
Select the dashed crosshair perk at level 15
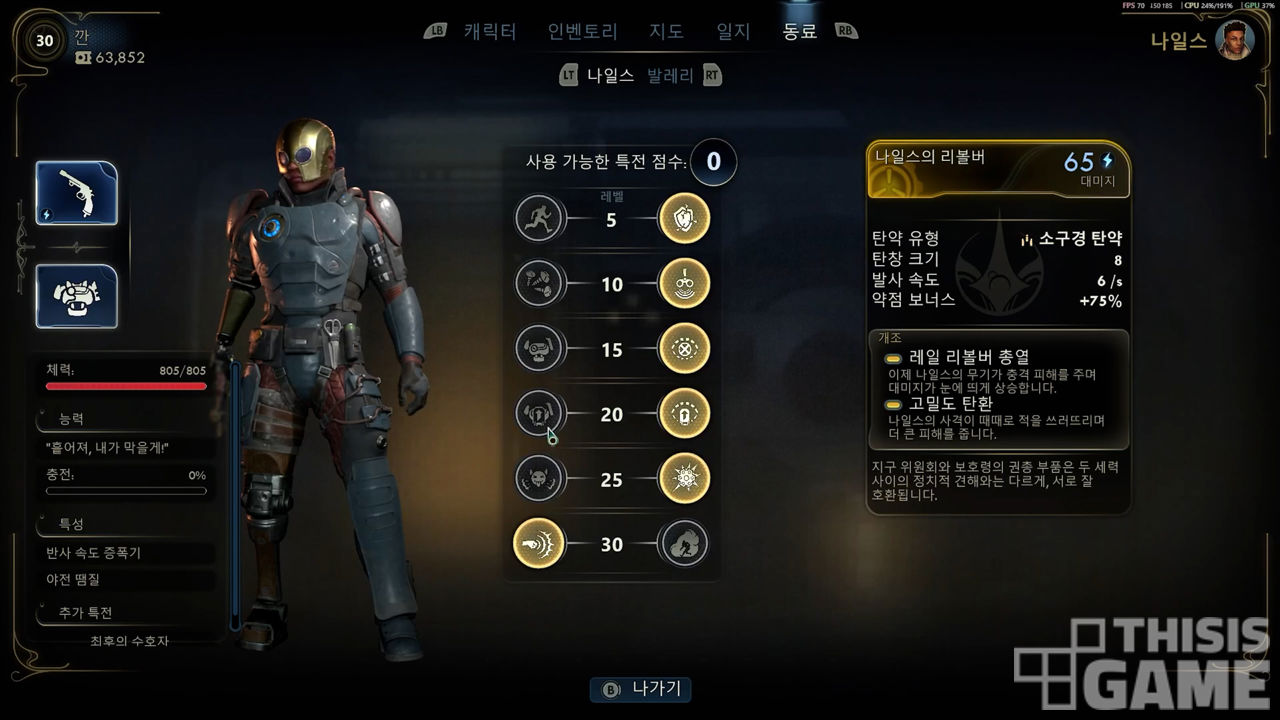684,349
